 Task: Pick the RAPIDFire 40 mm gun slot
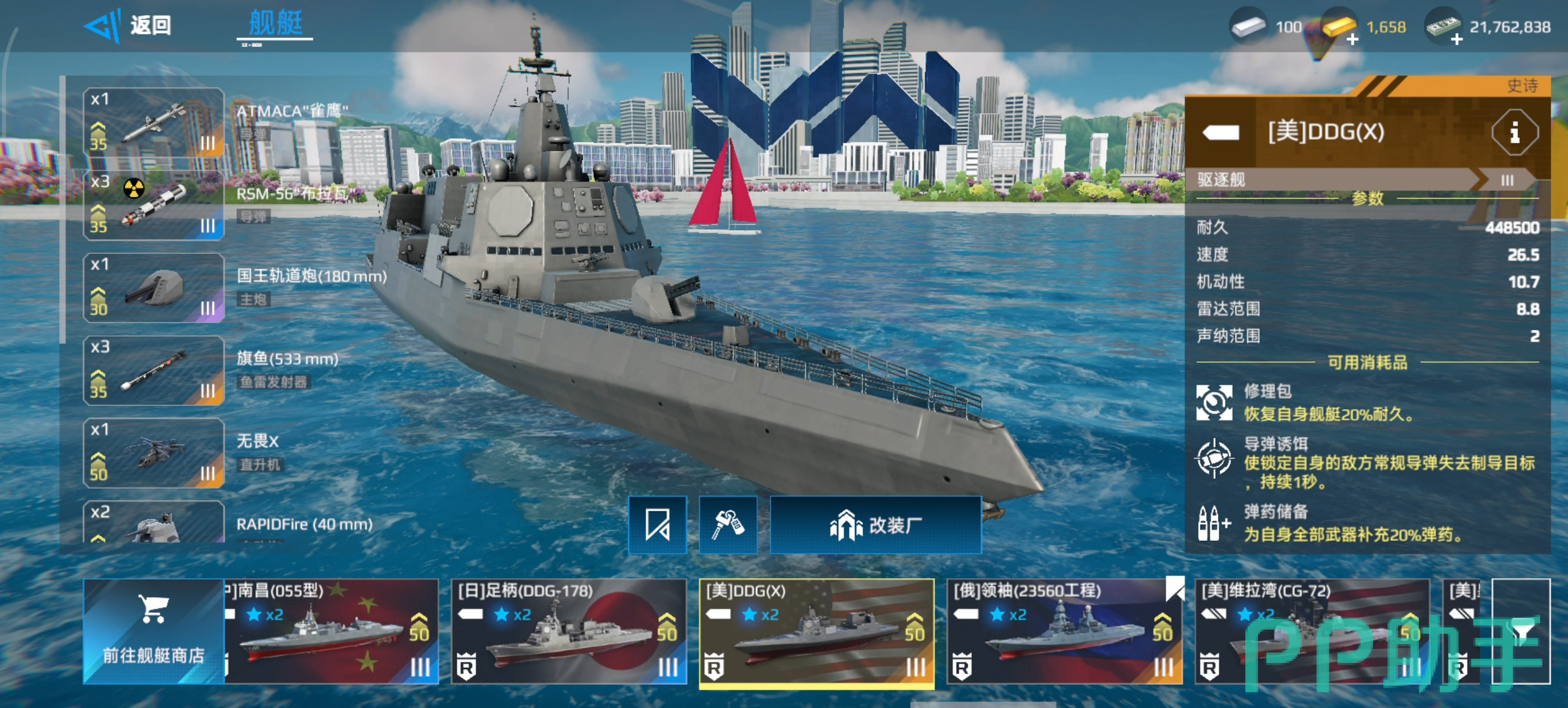click(x=153, y=523)
